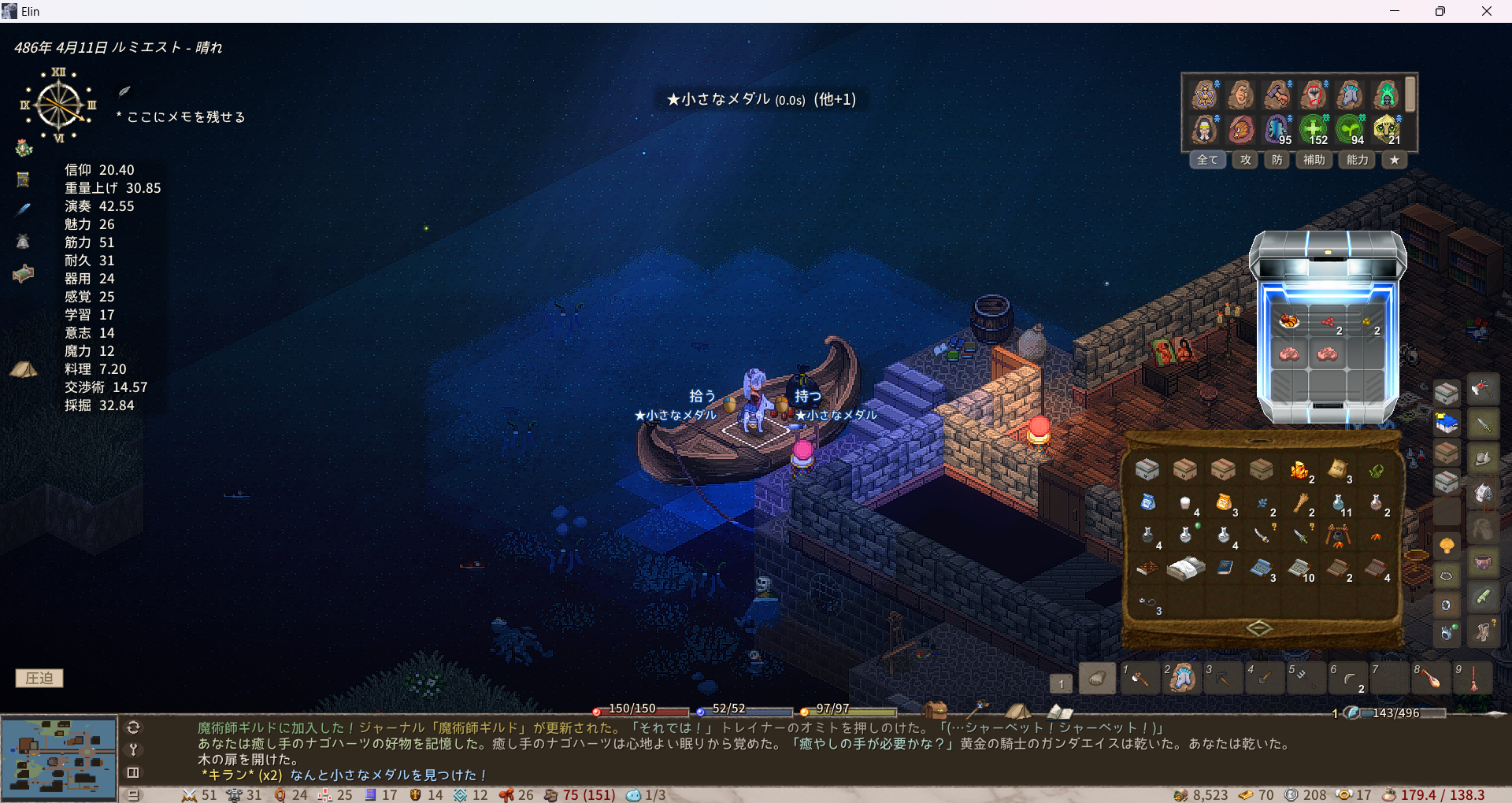Image resolution: width=1512 pixels, height=803 pixels.
Task: Select the 補助 ability filter tab
Action: (x=1314, y=160)
